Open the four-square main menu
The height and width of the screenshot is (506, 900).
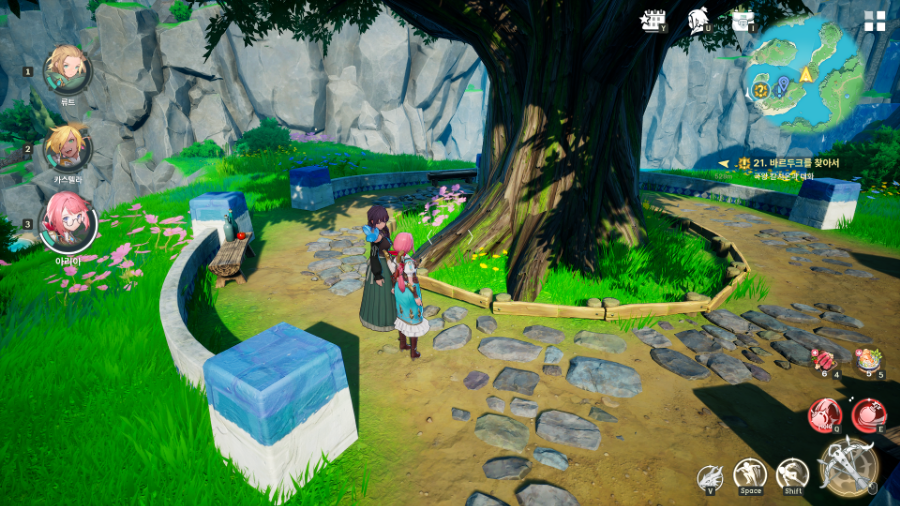875,21
